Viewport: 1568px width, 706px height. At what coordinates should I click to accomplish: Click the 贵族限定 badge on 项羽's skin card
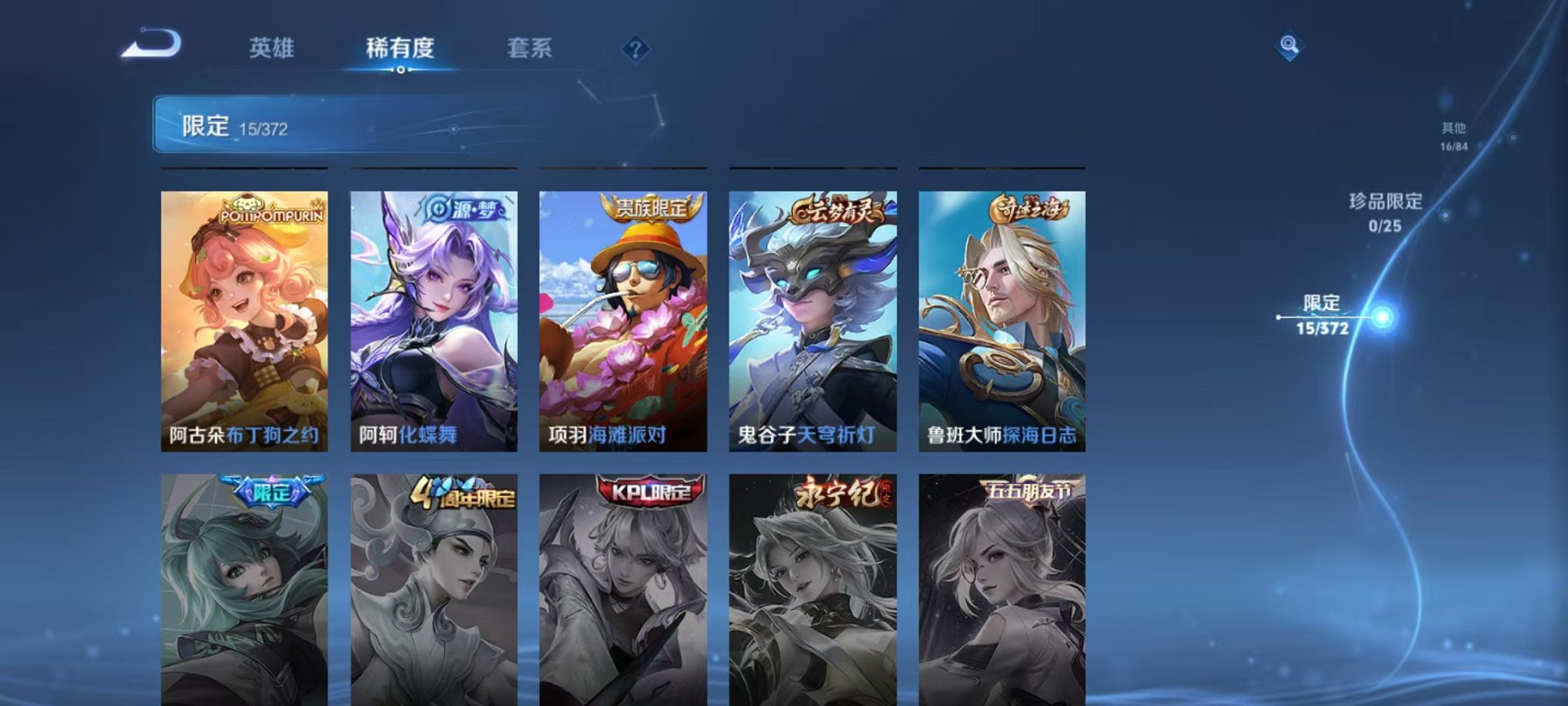pyautogui.click(x=646, y=206)
